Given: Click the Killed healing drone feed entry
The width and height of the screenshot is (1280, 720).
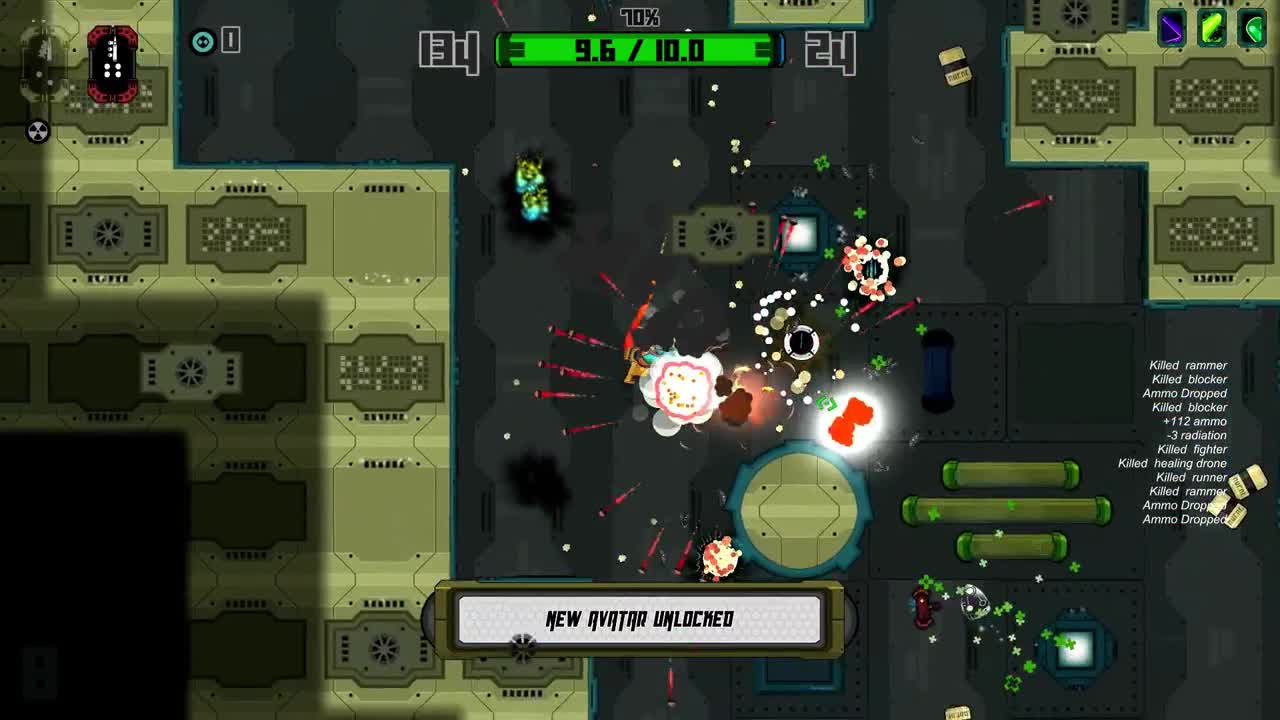Looking at the screenshot, I should 1170,463.
